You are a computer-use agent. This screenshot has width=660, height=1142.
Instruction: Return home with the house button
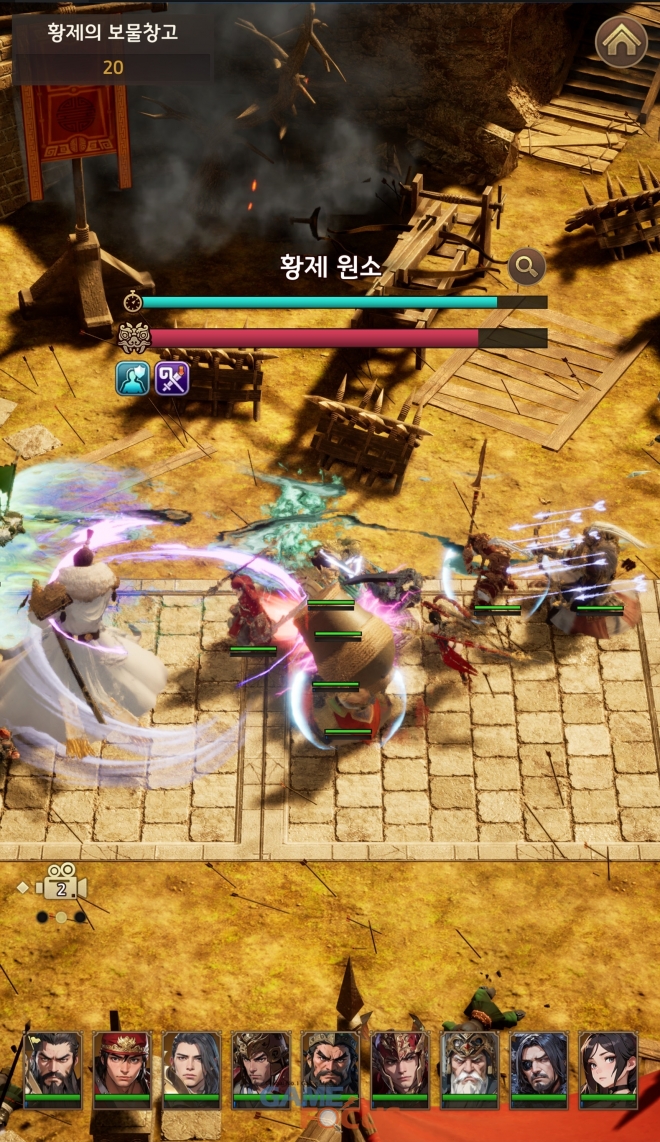[x=621, y=41]
